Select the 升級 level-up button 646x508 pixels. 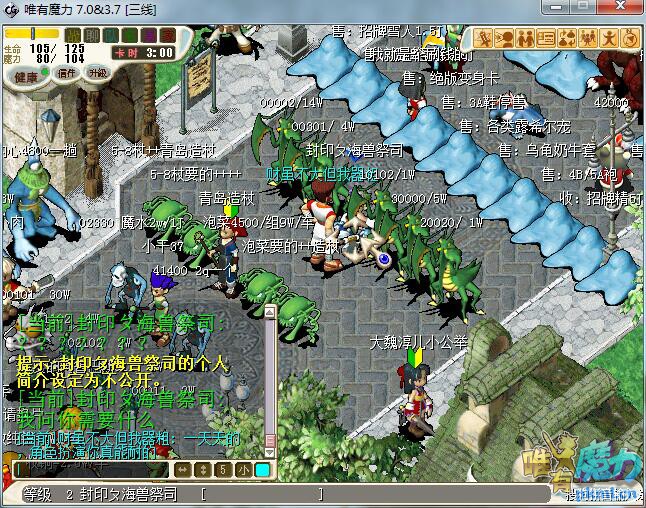coord(97,73)
